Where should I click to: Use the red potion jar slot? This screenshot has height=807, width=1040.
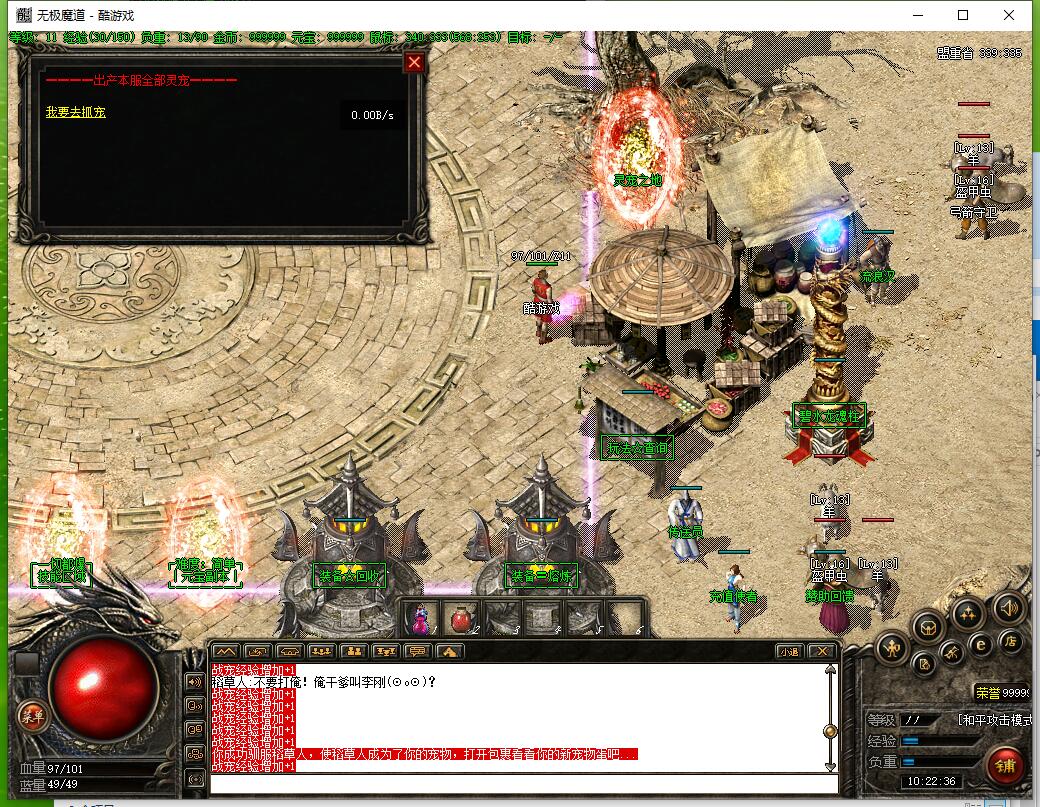(460, 619)
